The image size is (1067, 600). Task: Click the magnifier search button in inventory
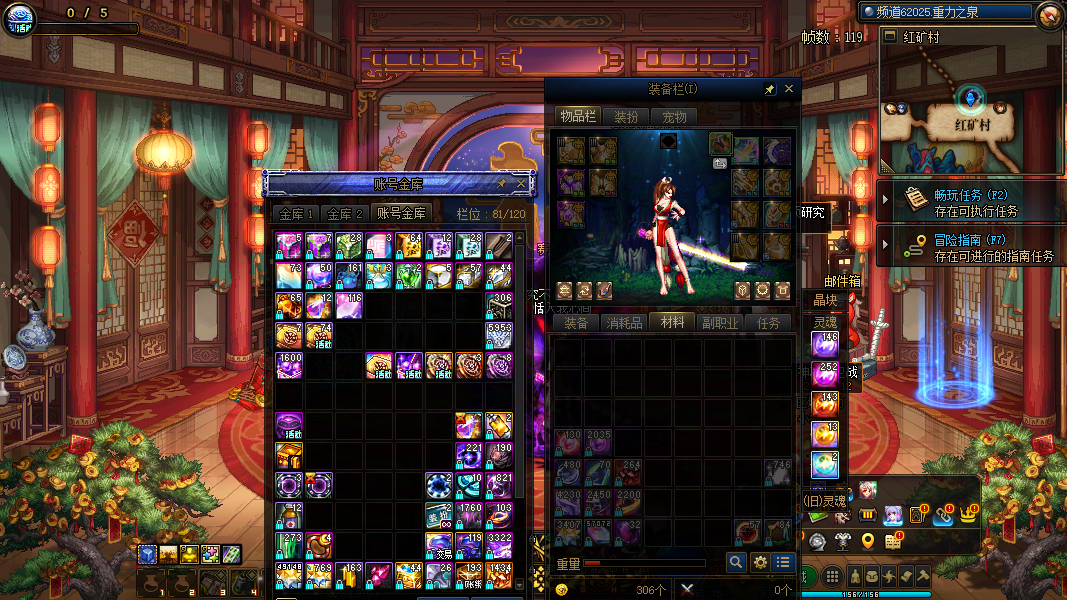coord(736,563)
